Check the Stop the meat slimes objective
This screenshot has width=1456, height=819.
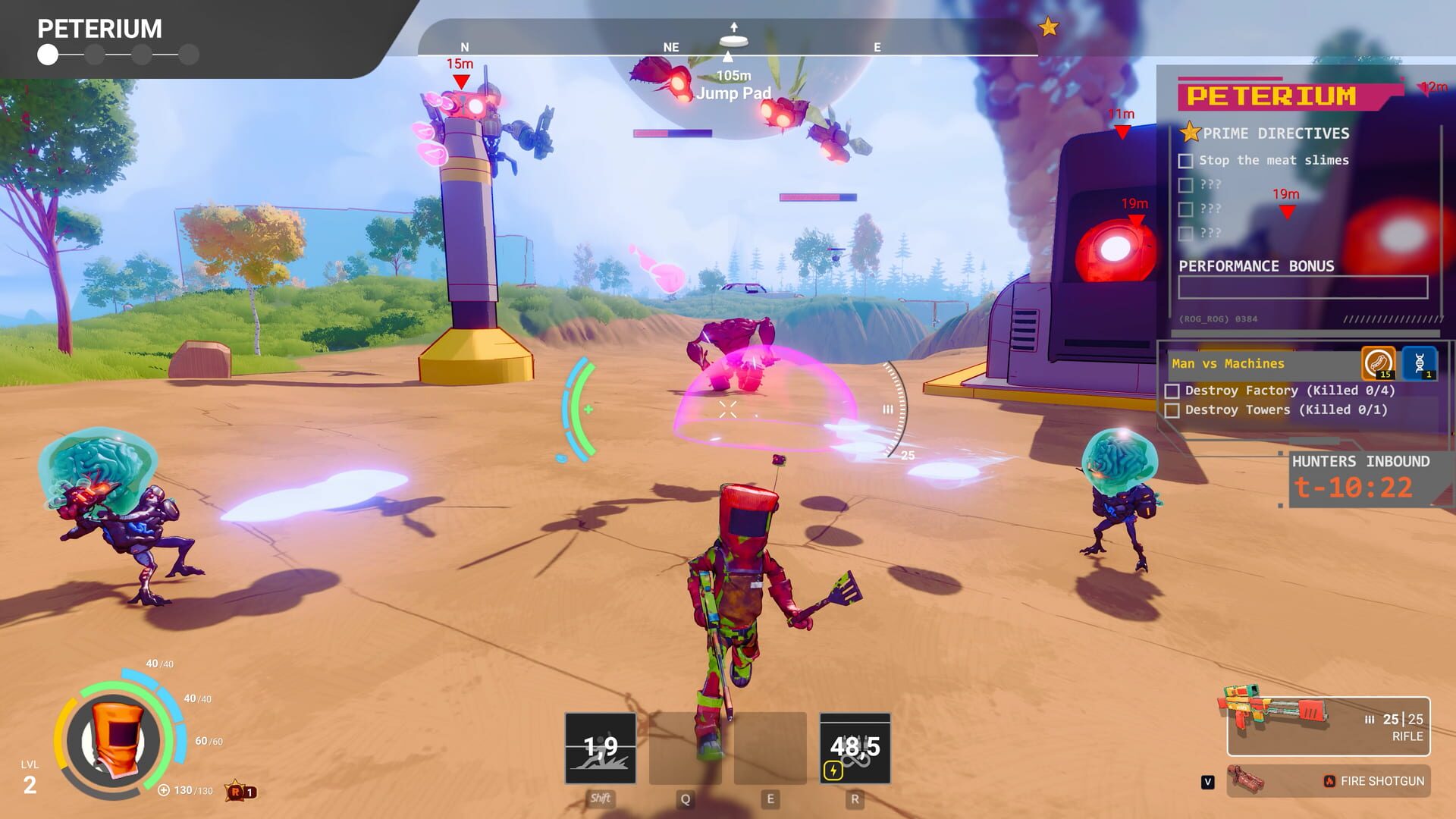tap(1185, 160)
